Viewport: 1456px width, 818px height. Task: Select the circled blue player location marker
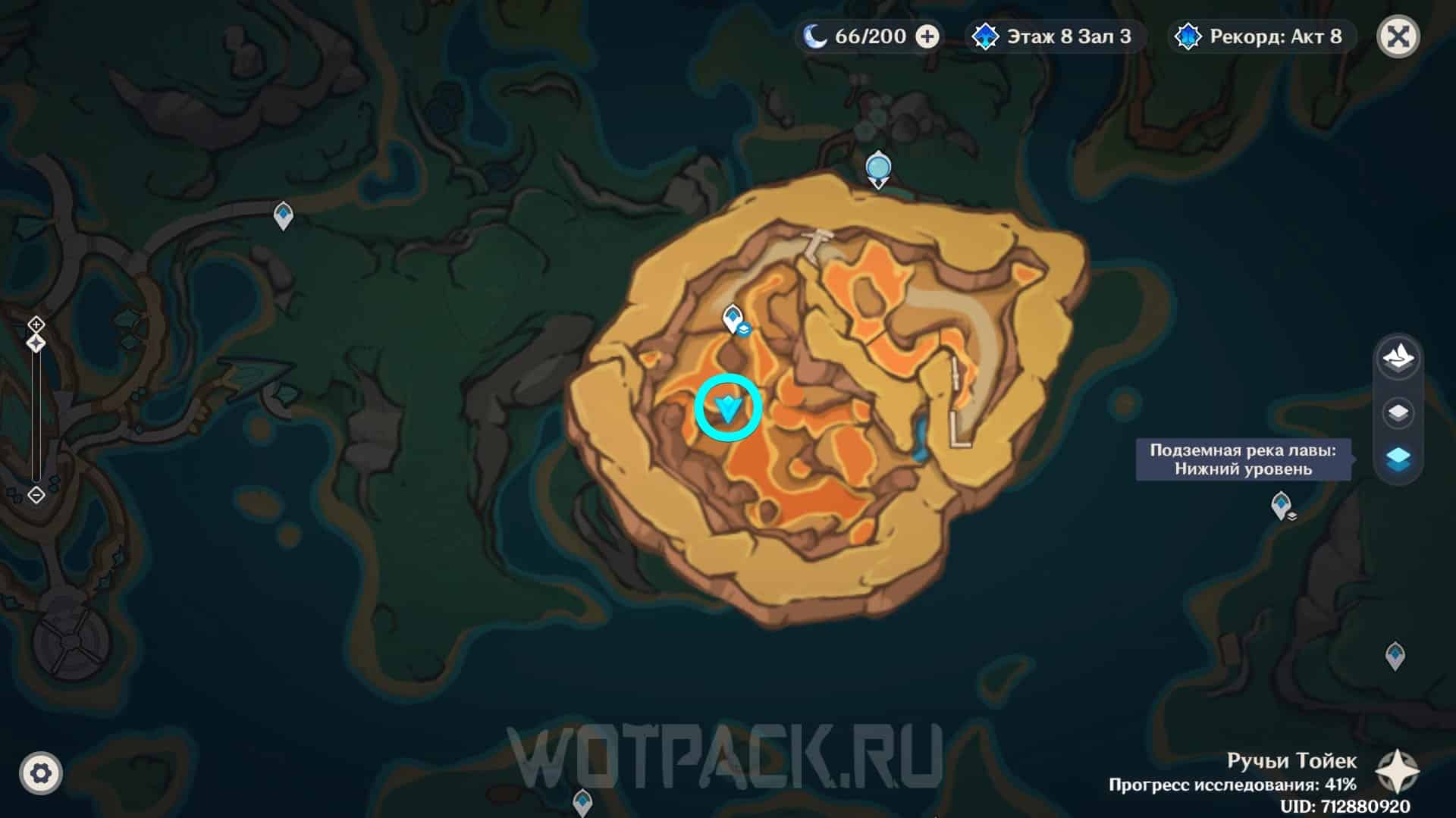pyautogui.click(x=728, y=408)
